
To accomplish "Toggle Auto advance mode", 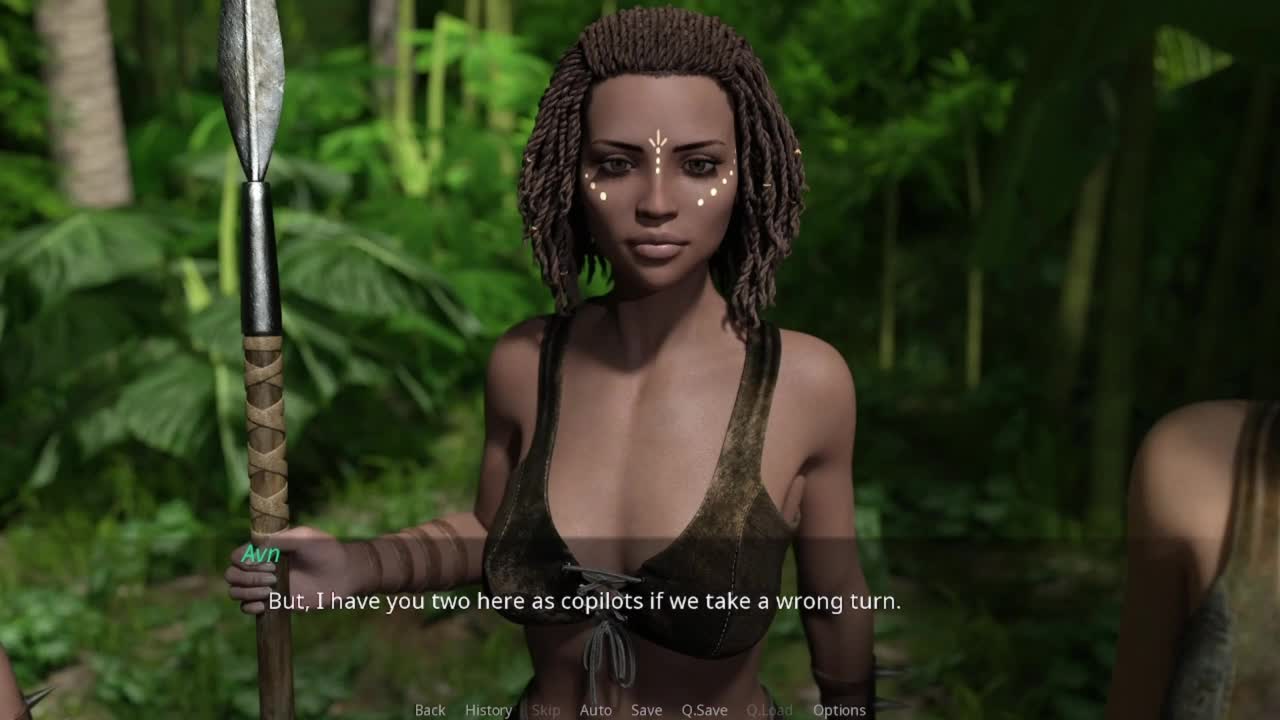I will [x=595, y=710].
